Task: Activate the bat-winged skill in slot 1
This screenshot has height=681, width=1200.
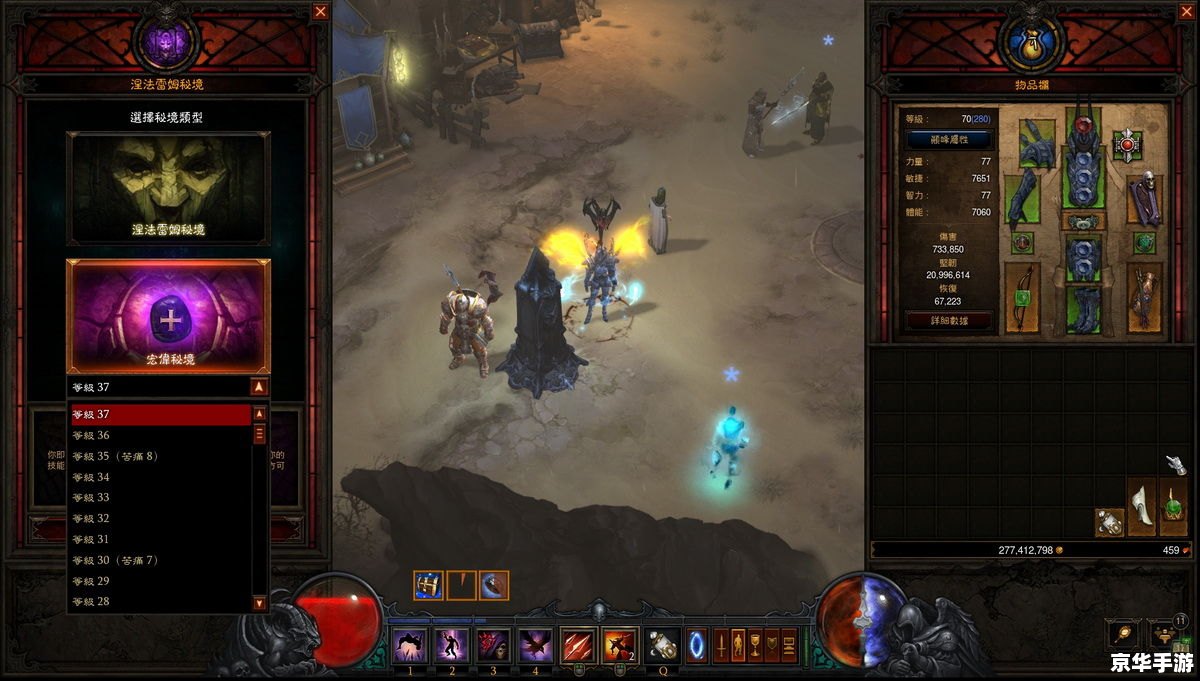Action: [x=411, y=644]
